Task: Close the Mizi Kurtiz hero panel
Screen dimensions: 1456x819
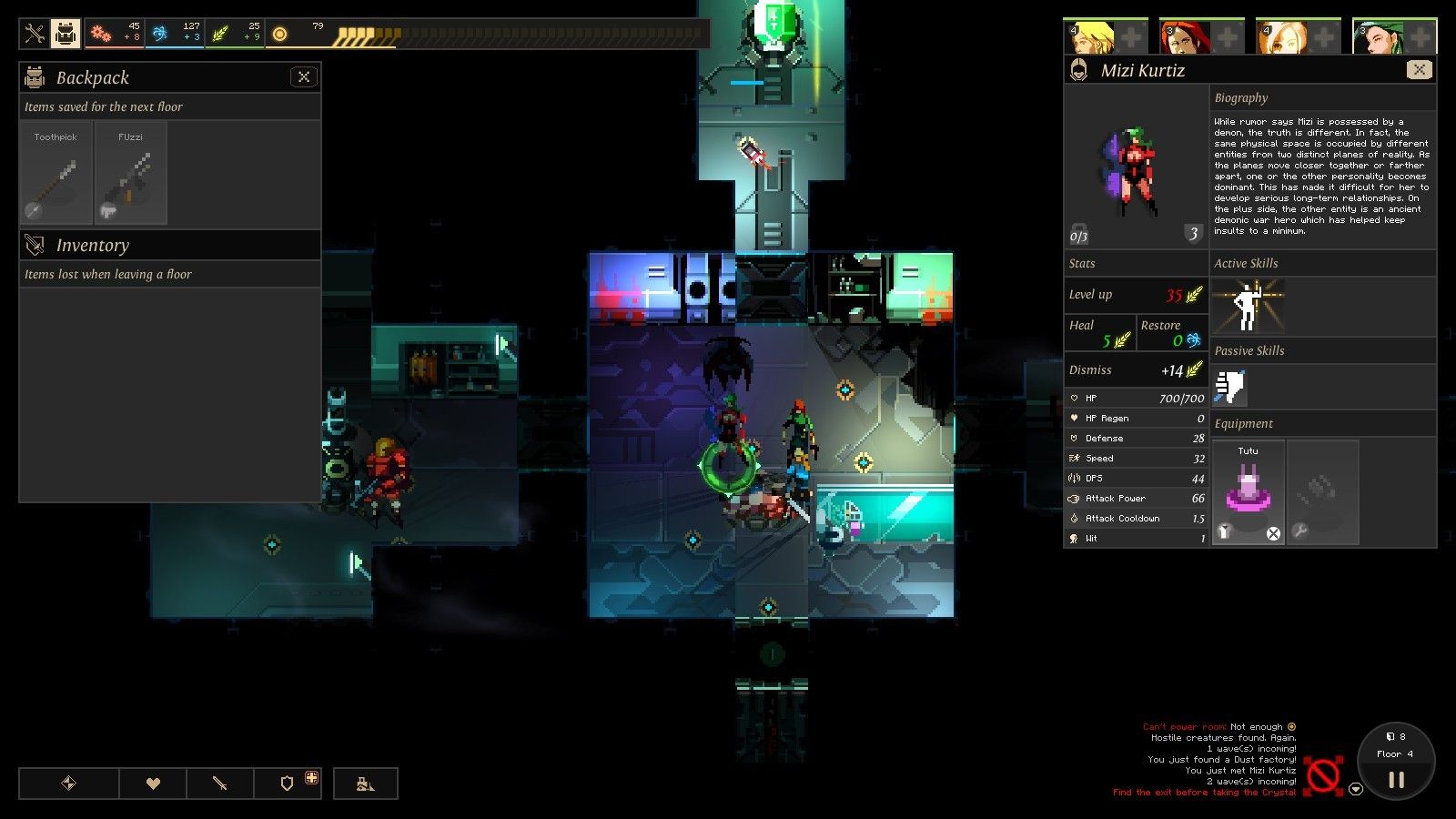Action: 1419,70
